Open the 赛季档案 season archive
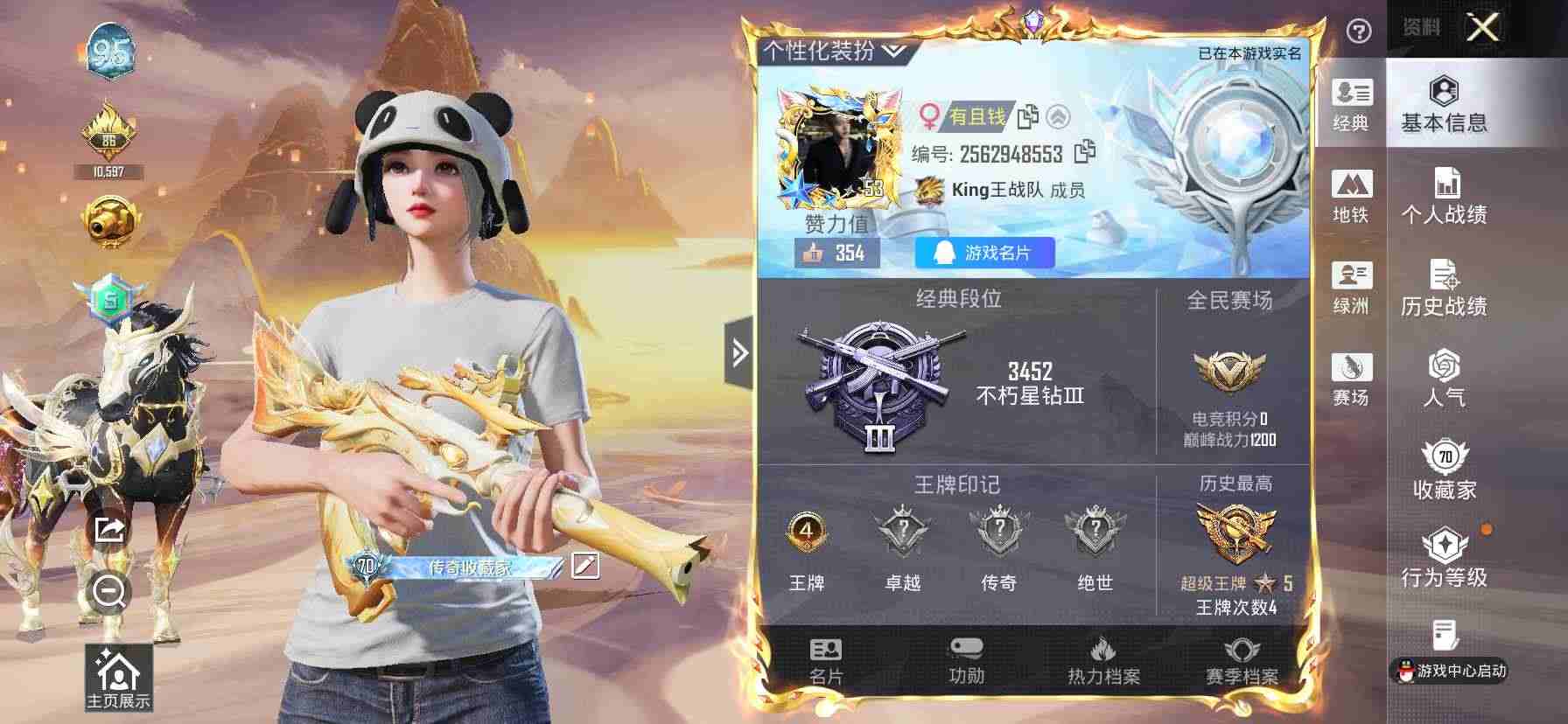The image size is (1568, 724). (x=1242, y=660)
